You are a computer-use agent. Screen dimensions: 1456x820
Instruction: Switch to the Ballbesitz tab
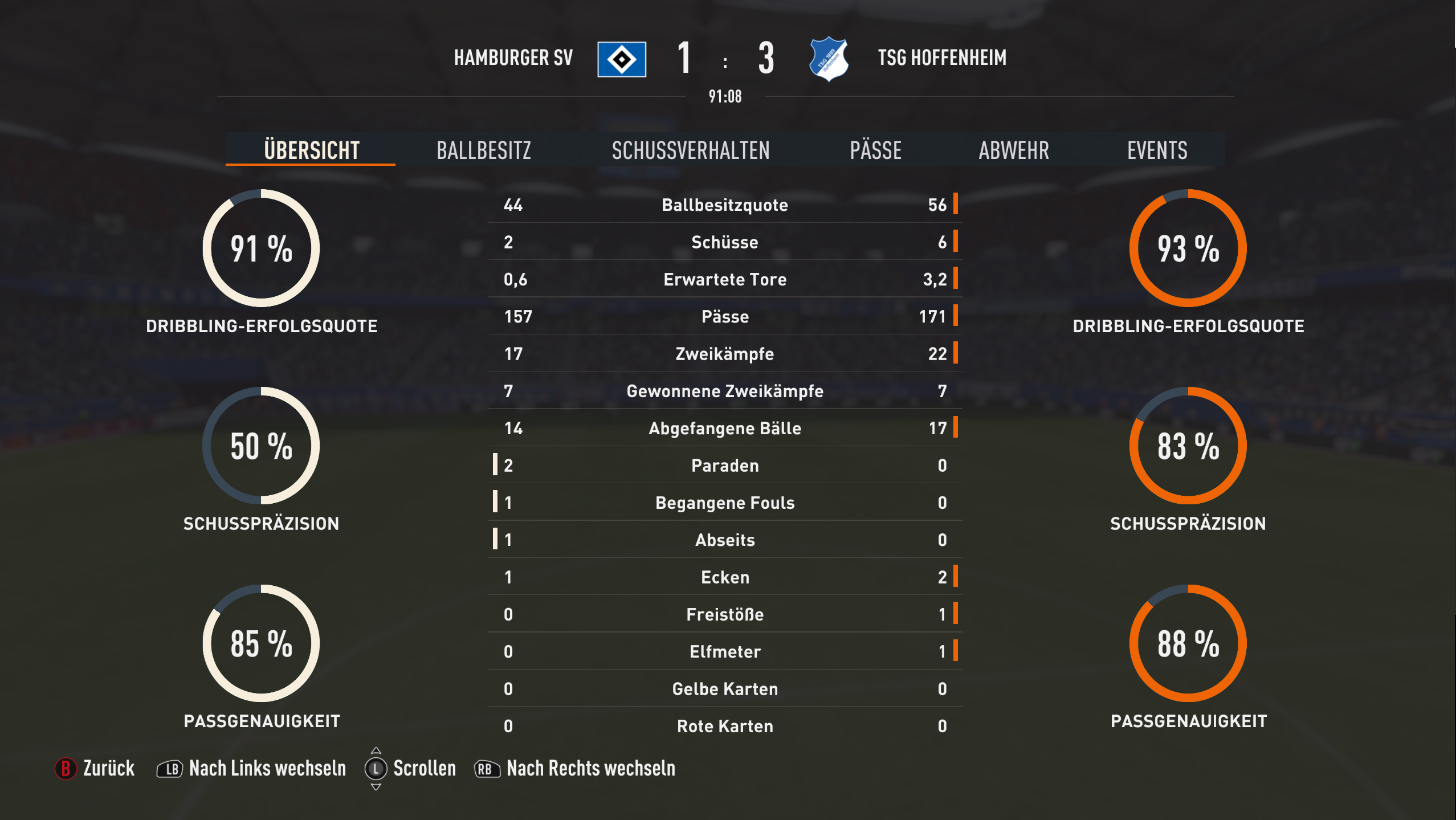pyautogui.click(x=484, y=150)
